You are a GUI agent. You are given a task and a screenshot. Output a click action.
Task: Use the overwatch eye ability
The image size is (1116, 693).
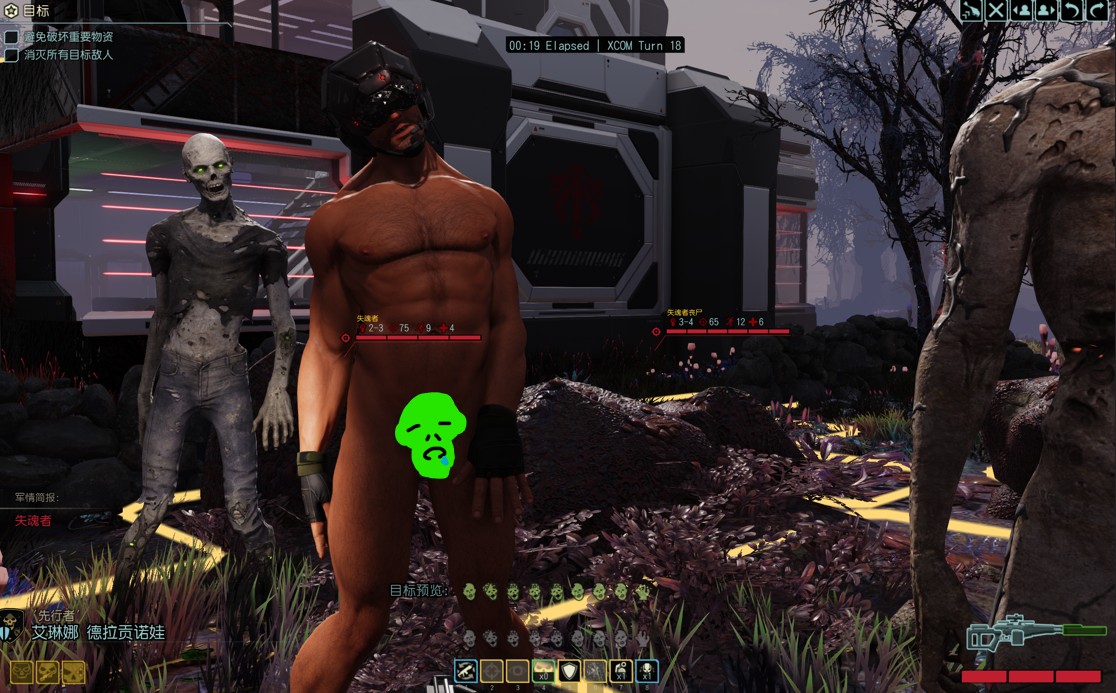click(x=518, y=672)
